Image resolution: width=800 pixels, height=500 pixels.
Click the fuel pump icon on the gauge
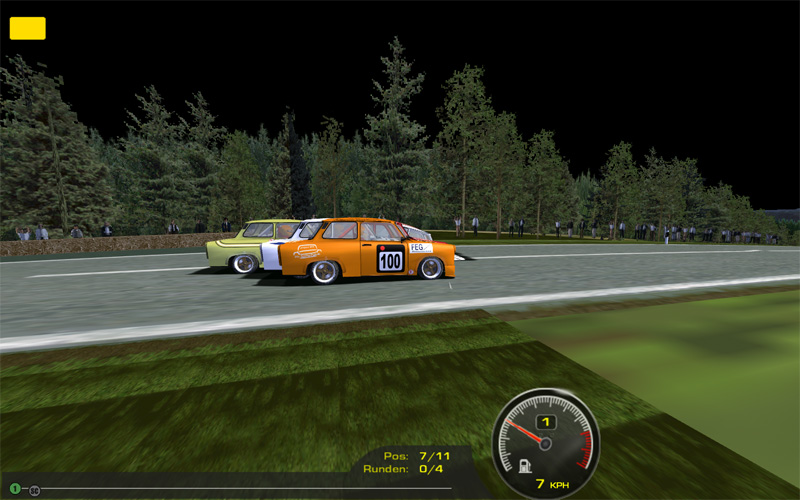[x=524, y=466]
